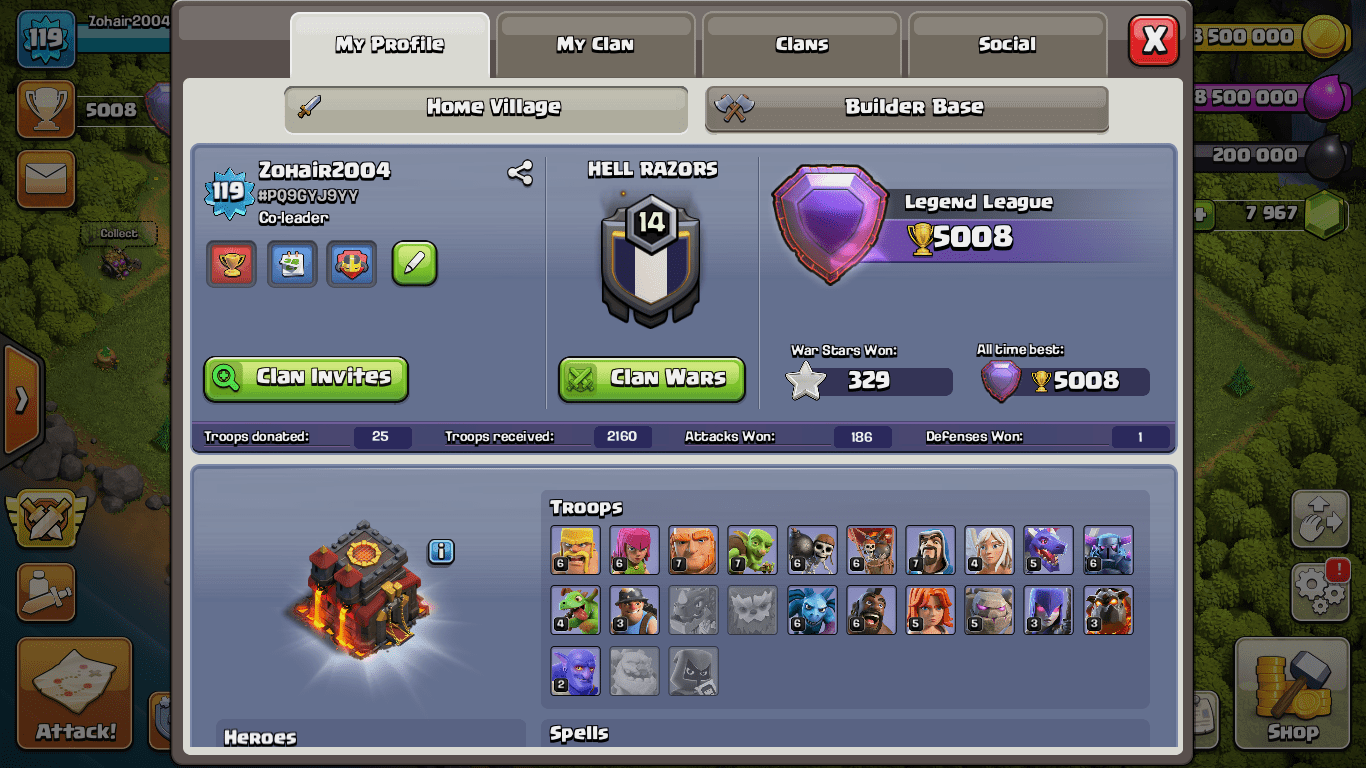1366x768 pixels.
Task: Click the Lava Hound troop icon
Action: point(1108,610)
